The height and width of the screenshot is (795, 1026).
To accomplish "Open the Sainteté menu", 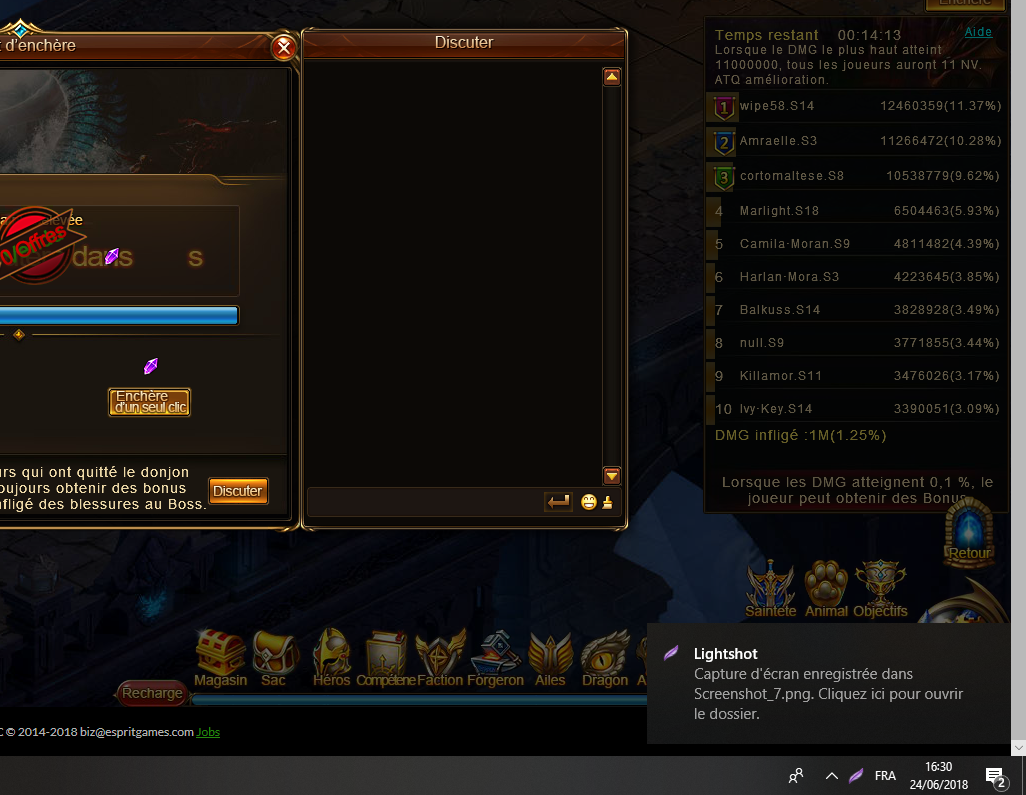I will 771,589.
